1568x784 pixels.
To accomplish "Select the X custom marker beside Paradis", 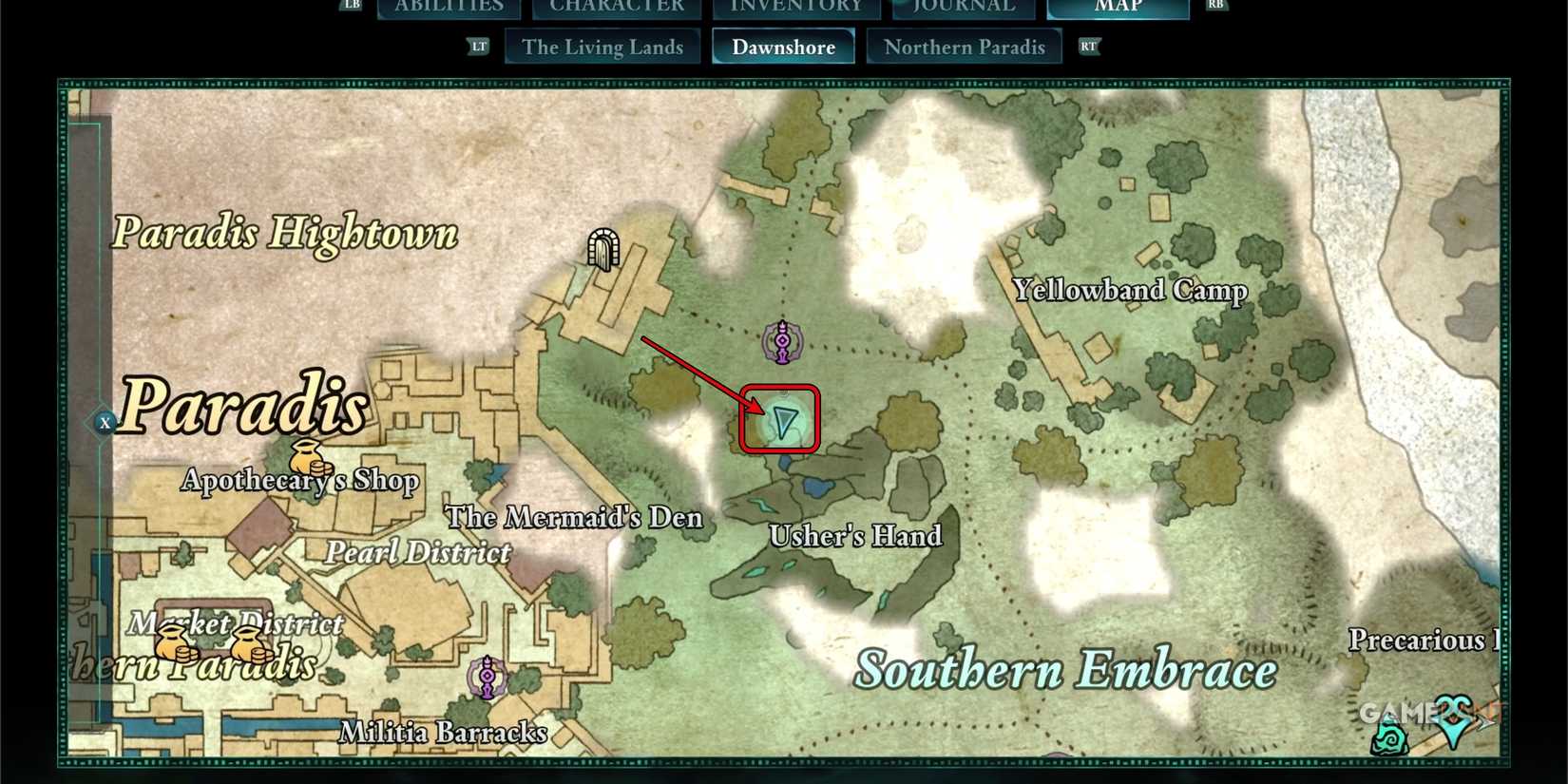I will (105, 423).
